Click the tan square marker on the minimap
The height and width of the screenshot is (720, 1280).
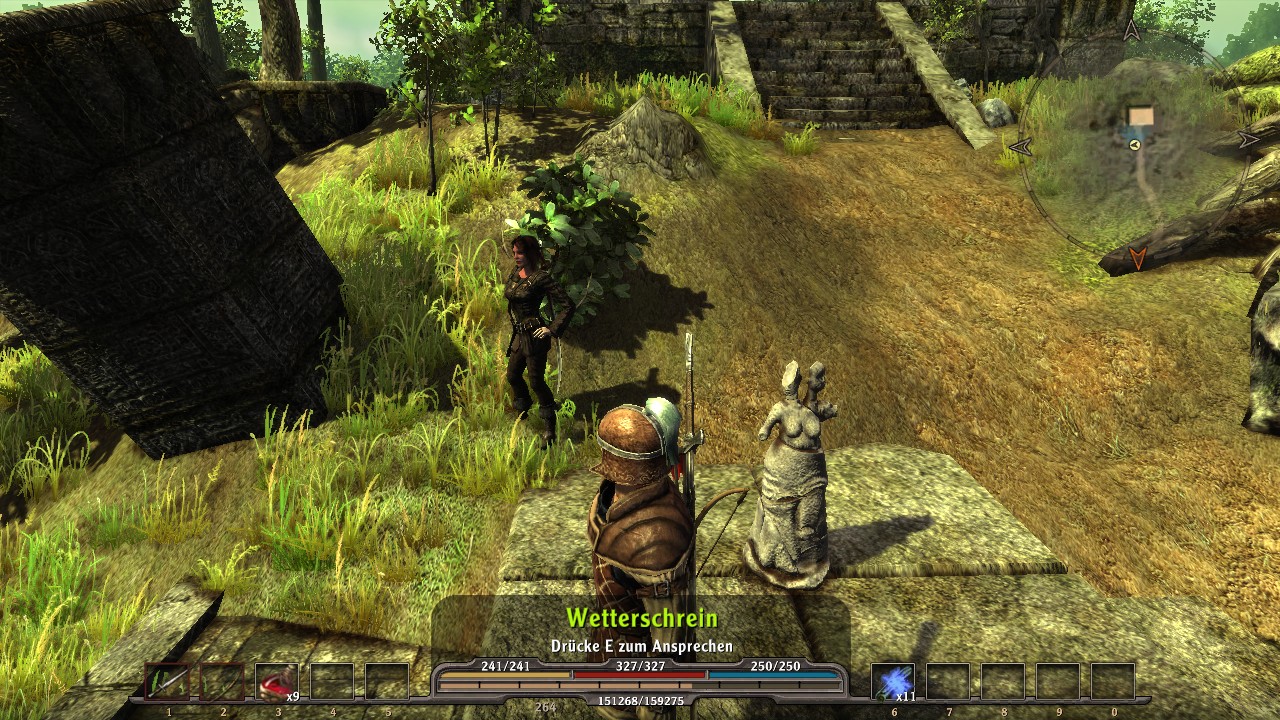click(x=1140, y=117)
